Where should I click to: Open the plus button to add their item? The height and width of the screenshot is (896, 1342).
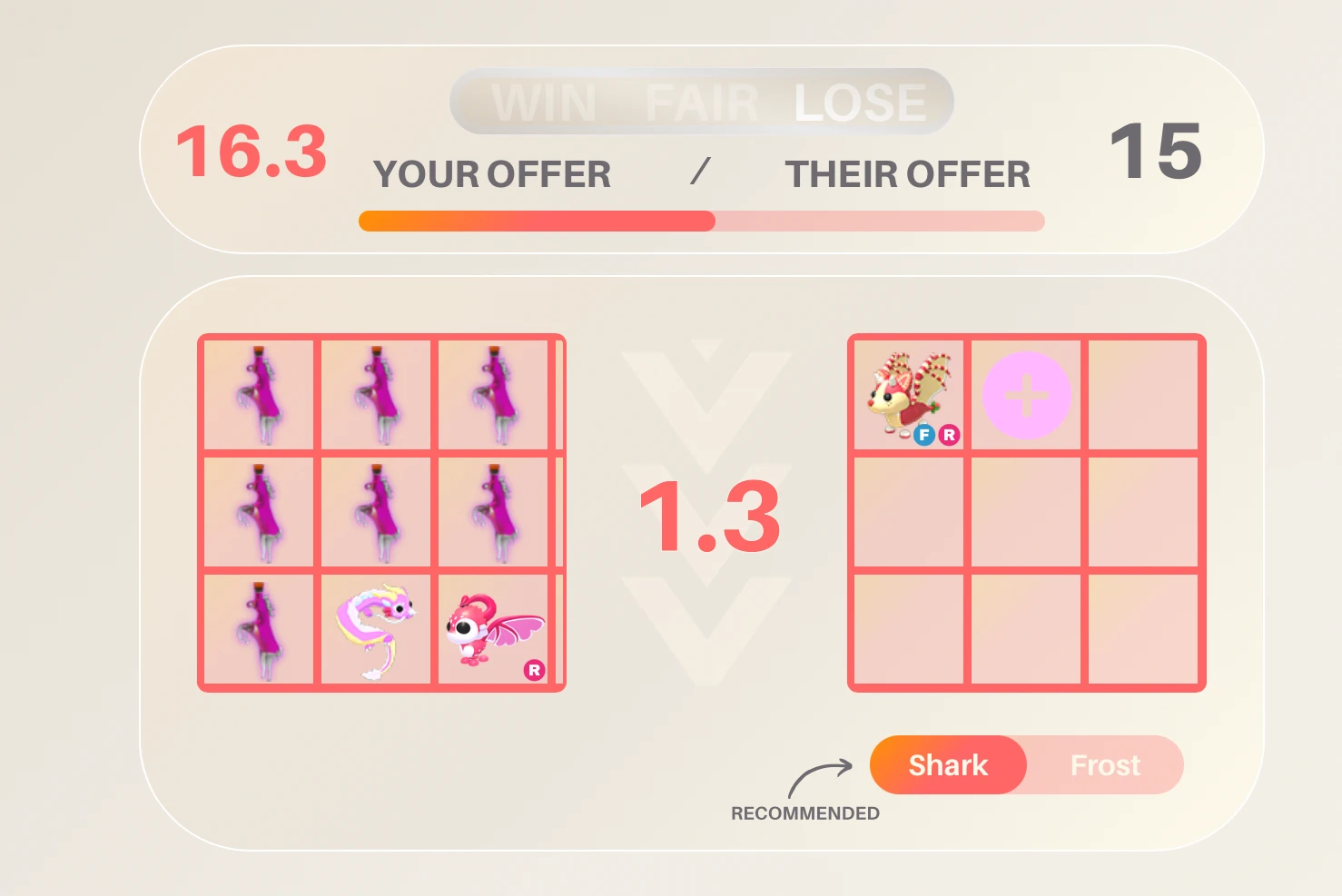click(x=1026, y=394)
